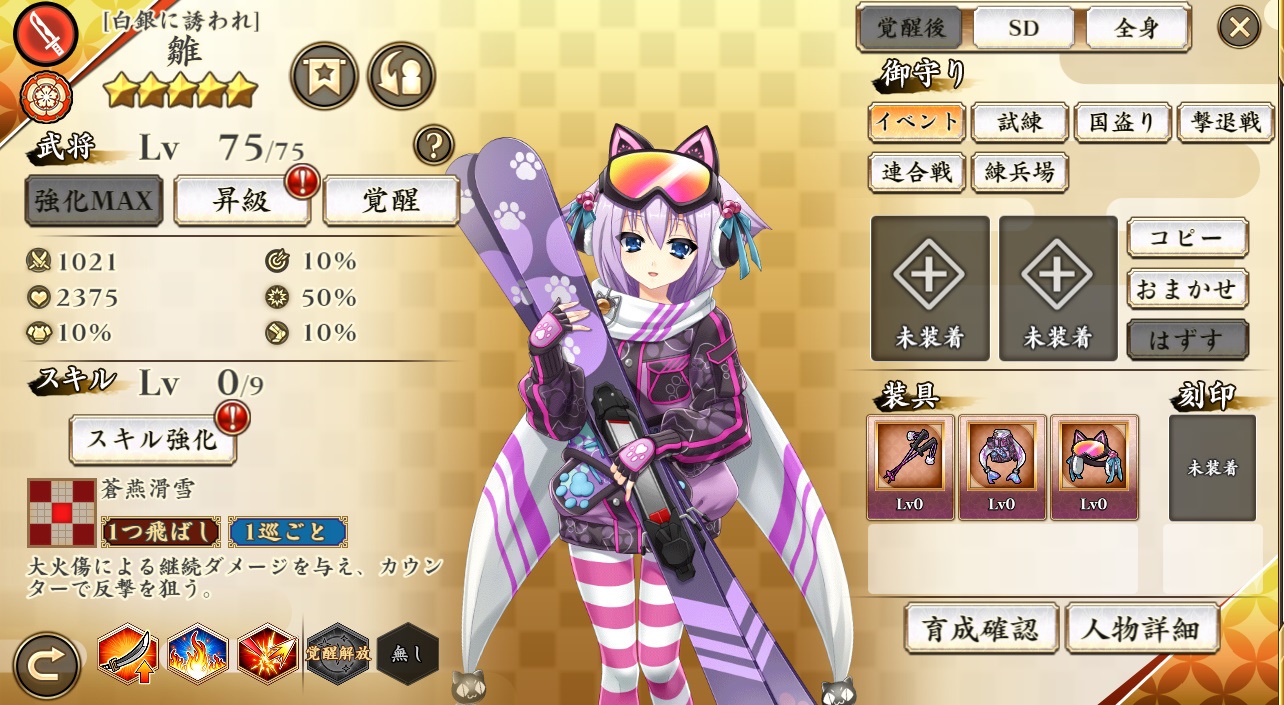Switch to the SD view tab

[1024, 28]
